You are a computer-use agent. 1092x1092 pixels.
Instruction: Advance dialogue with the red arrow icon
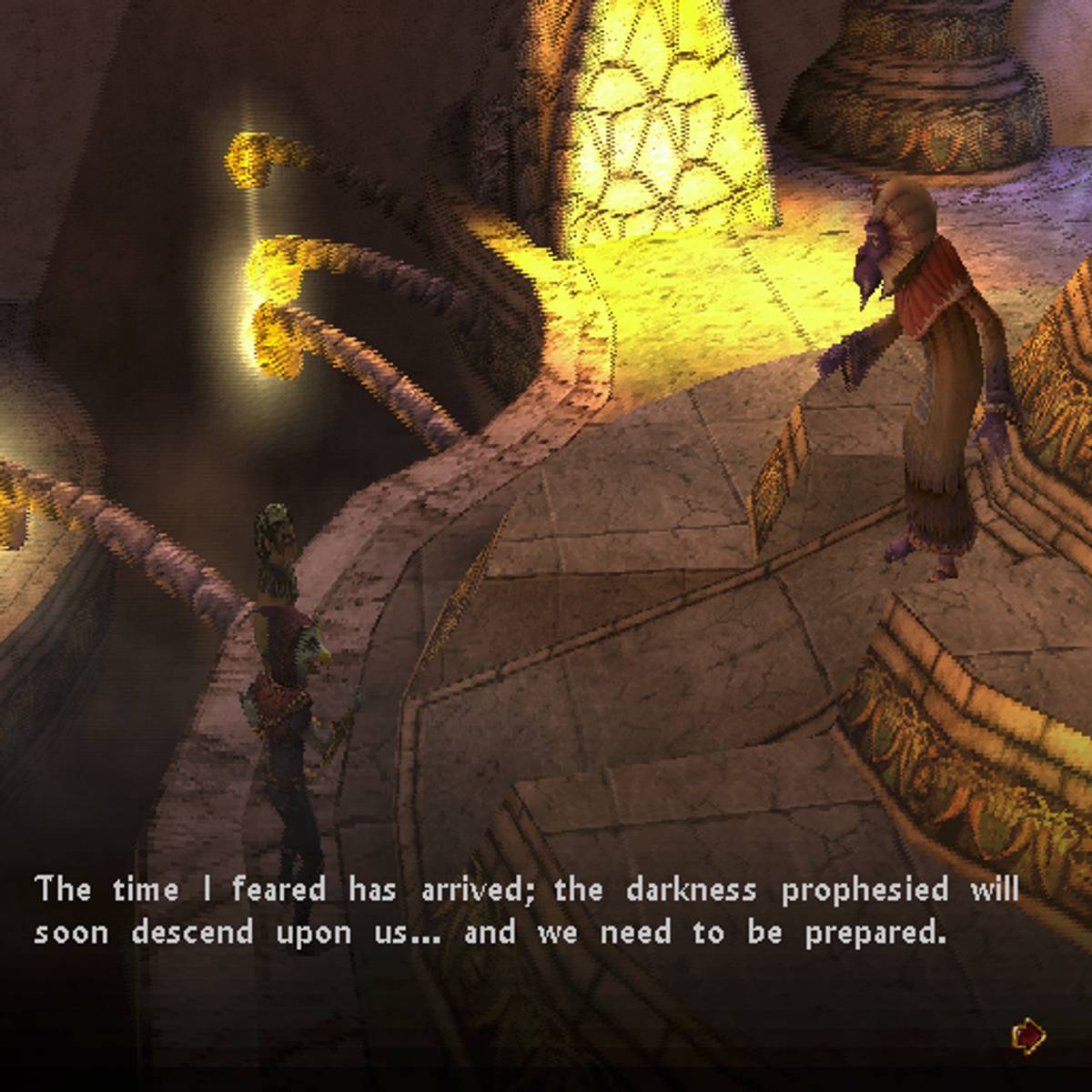pos(1028,1035)
